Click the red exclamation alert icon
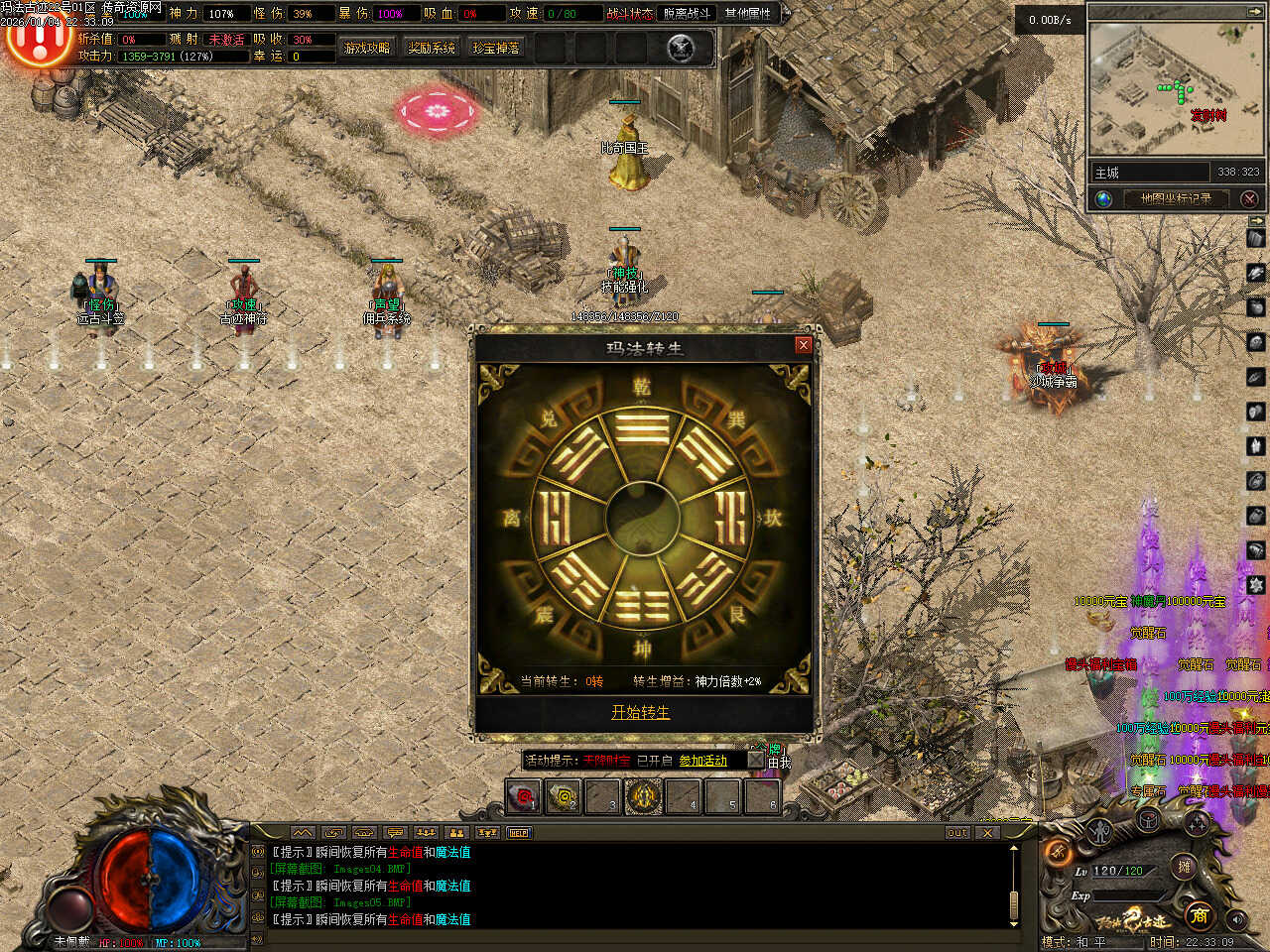This screenshot has height=952, width=1270. tap(38, 40)
